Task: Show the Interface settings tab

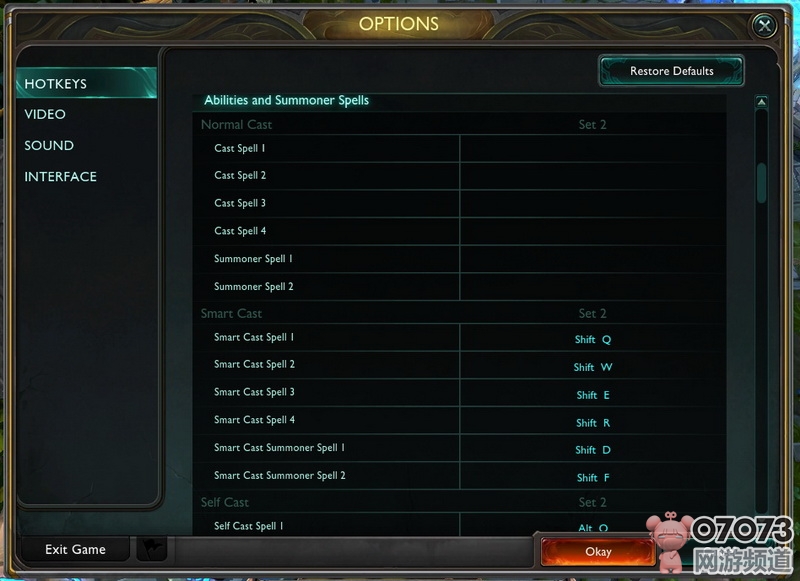Action: [x=60, y=176]
